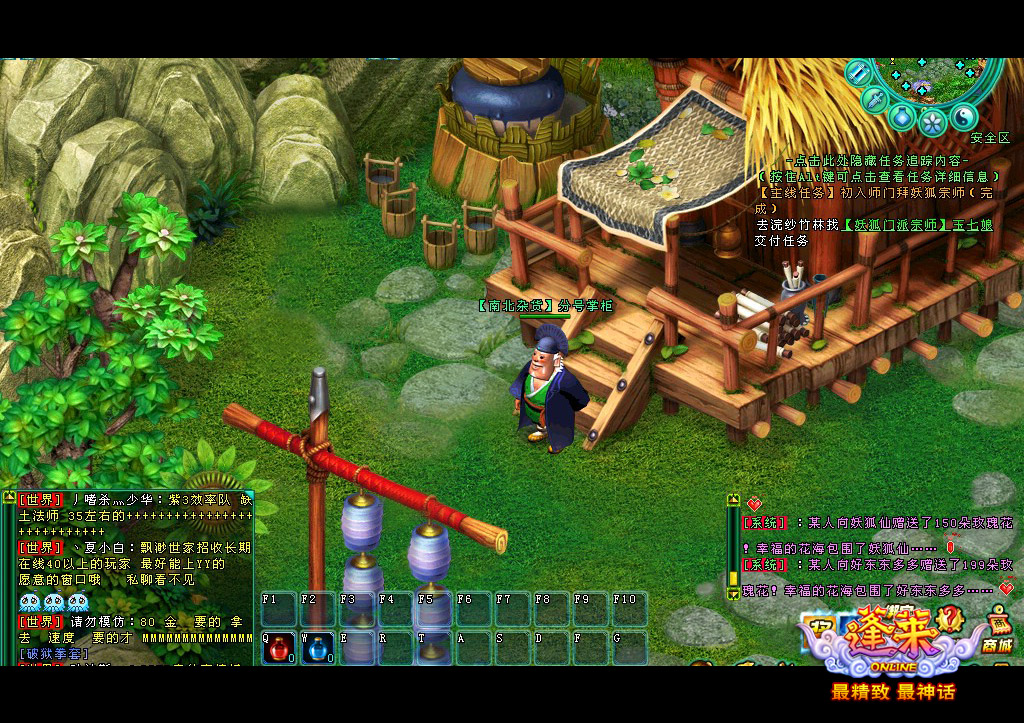The image size is (1024, 723).
Task: Open the red question mark help icon
Action: coord(948,622)
